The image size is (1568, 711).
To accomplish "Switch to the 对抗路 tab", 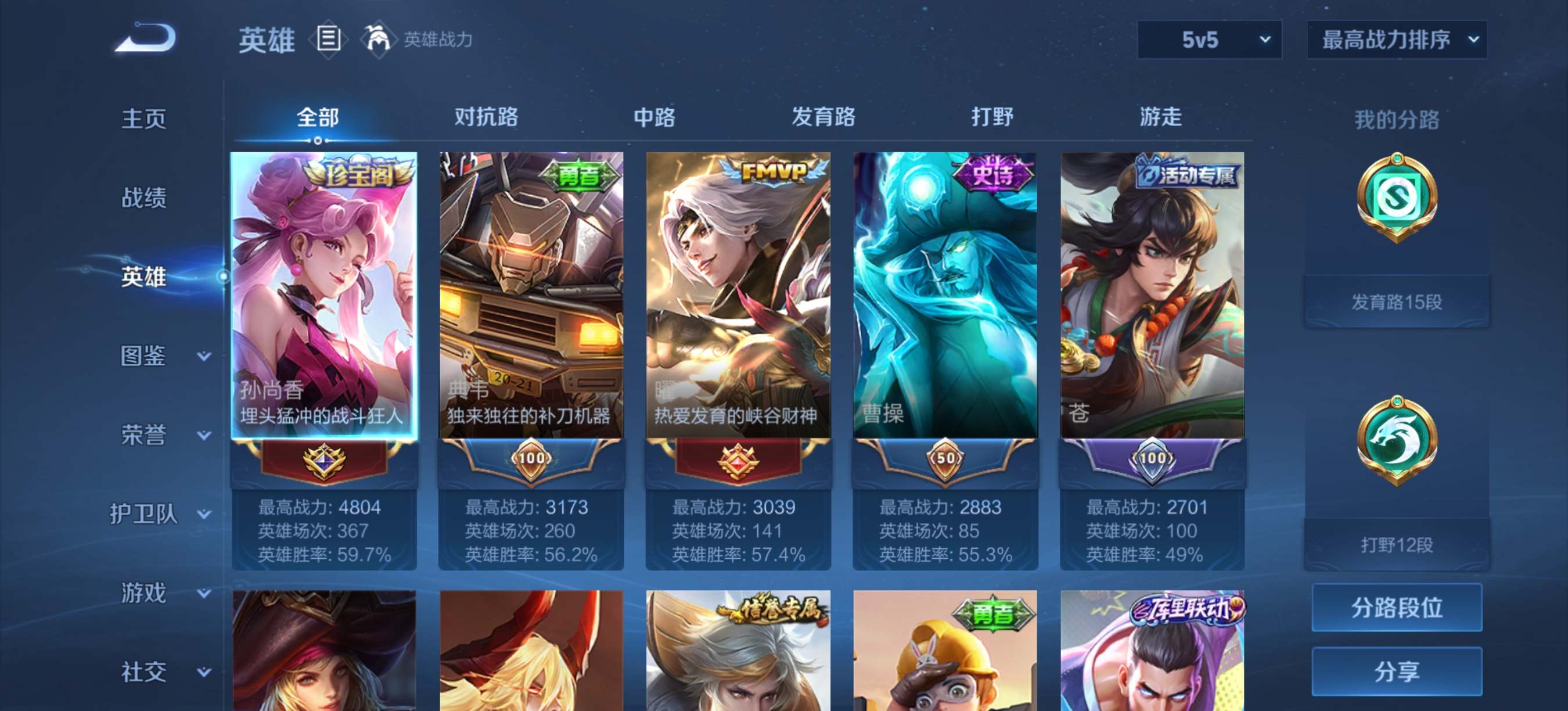I will (x=485, y=117).
